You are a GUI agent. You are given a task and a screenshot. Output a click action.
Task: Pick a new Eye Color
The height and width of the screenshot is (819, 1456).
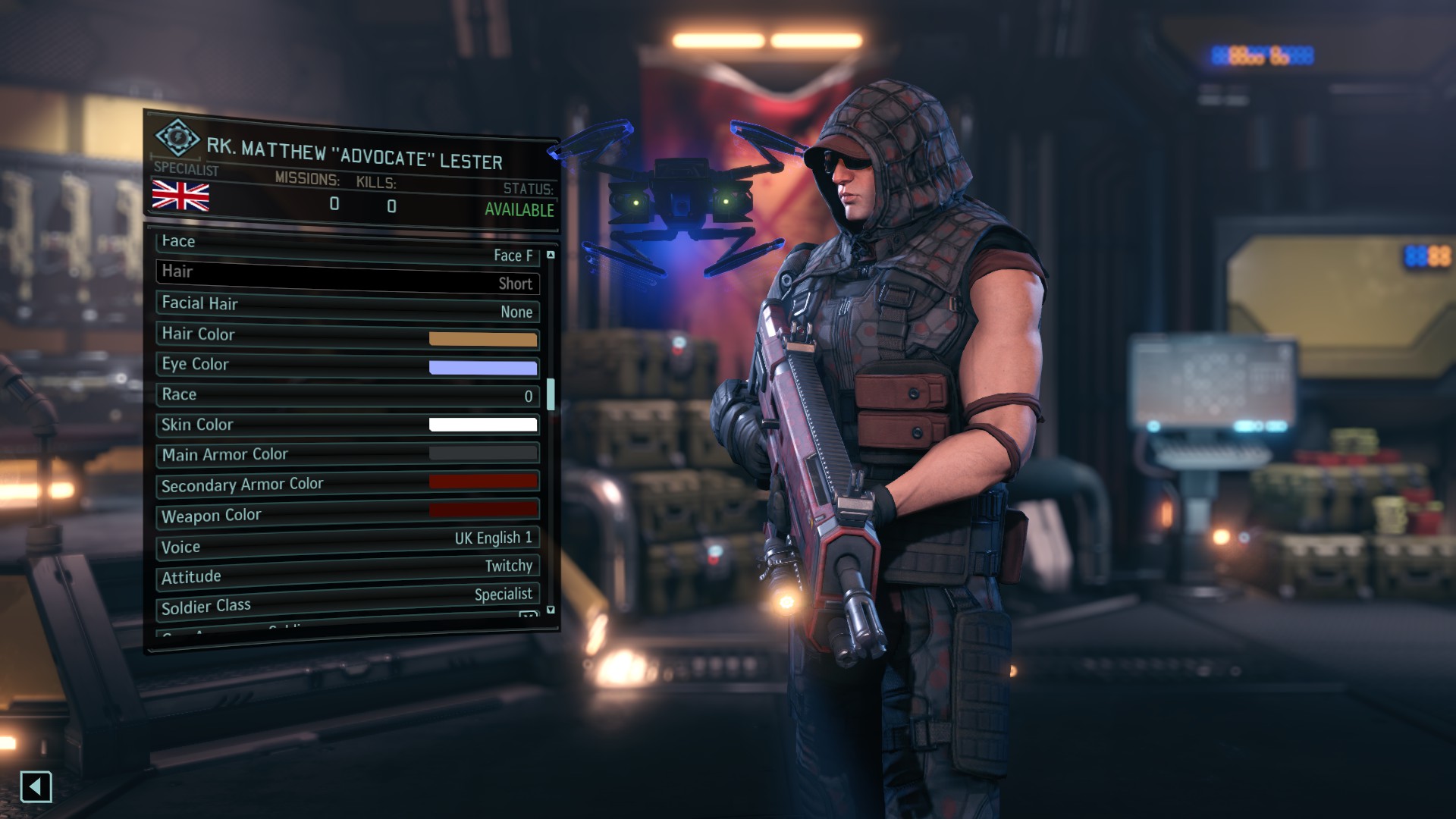(483, 368)
